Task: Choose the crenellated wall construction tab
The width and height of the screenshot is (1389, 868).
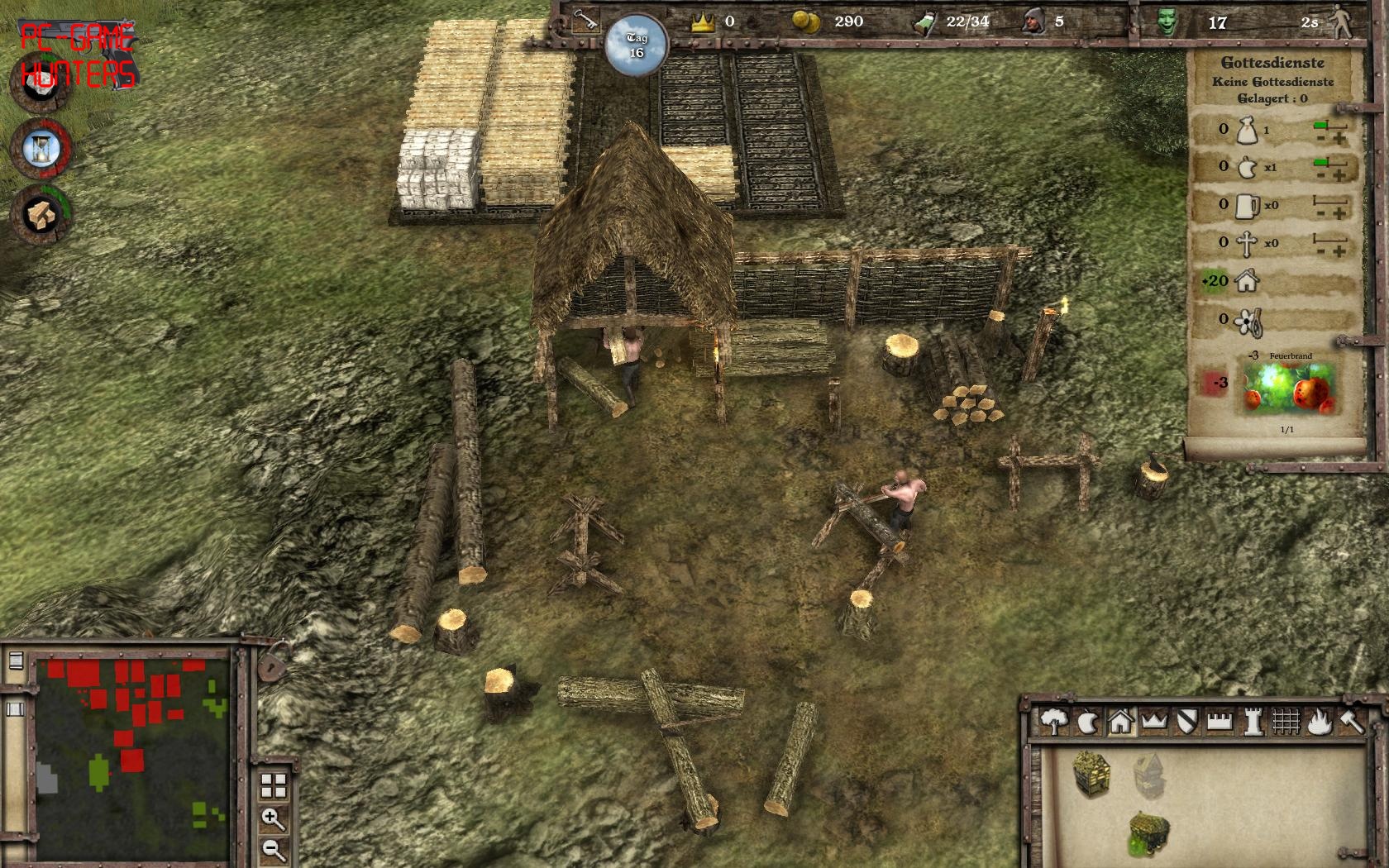Action: 1220,722
